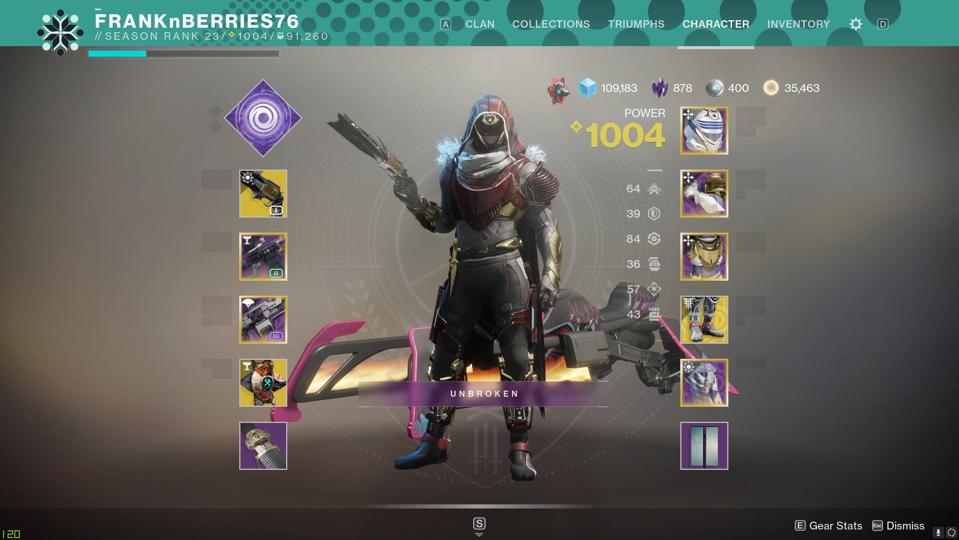Viewport: 959px width, 540px height.
Task: Open the Clan tab
Action: point(479,24)
